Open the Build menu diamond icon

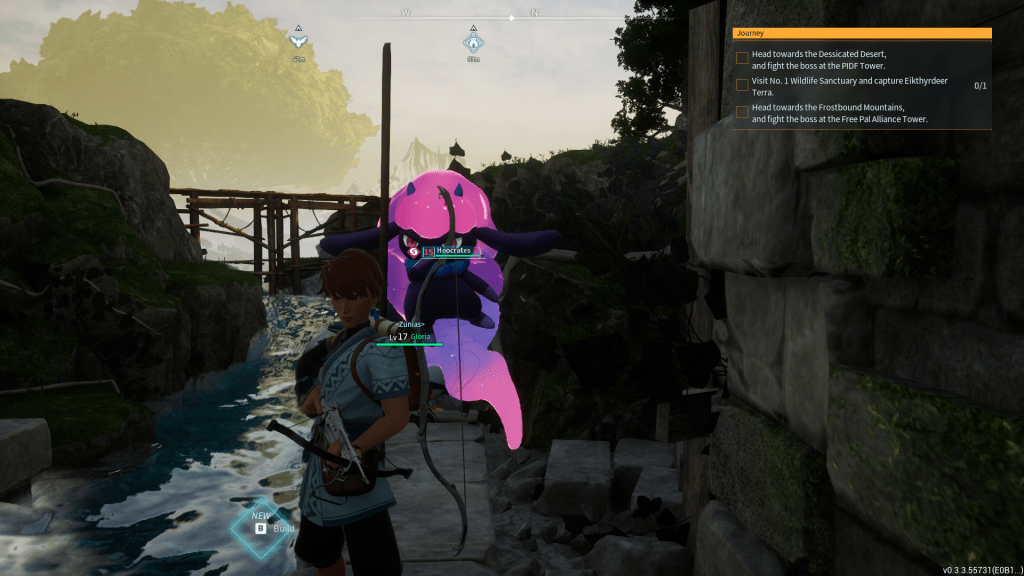261,527
